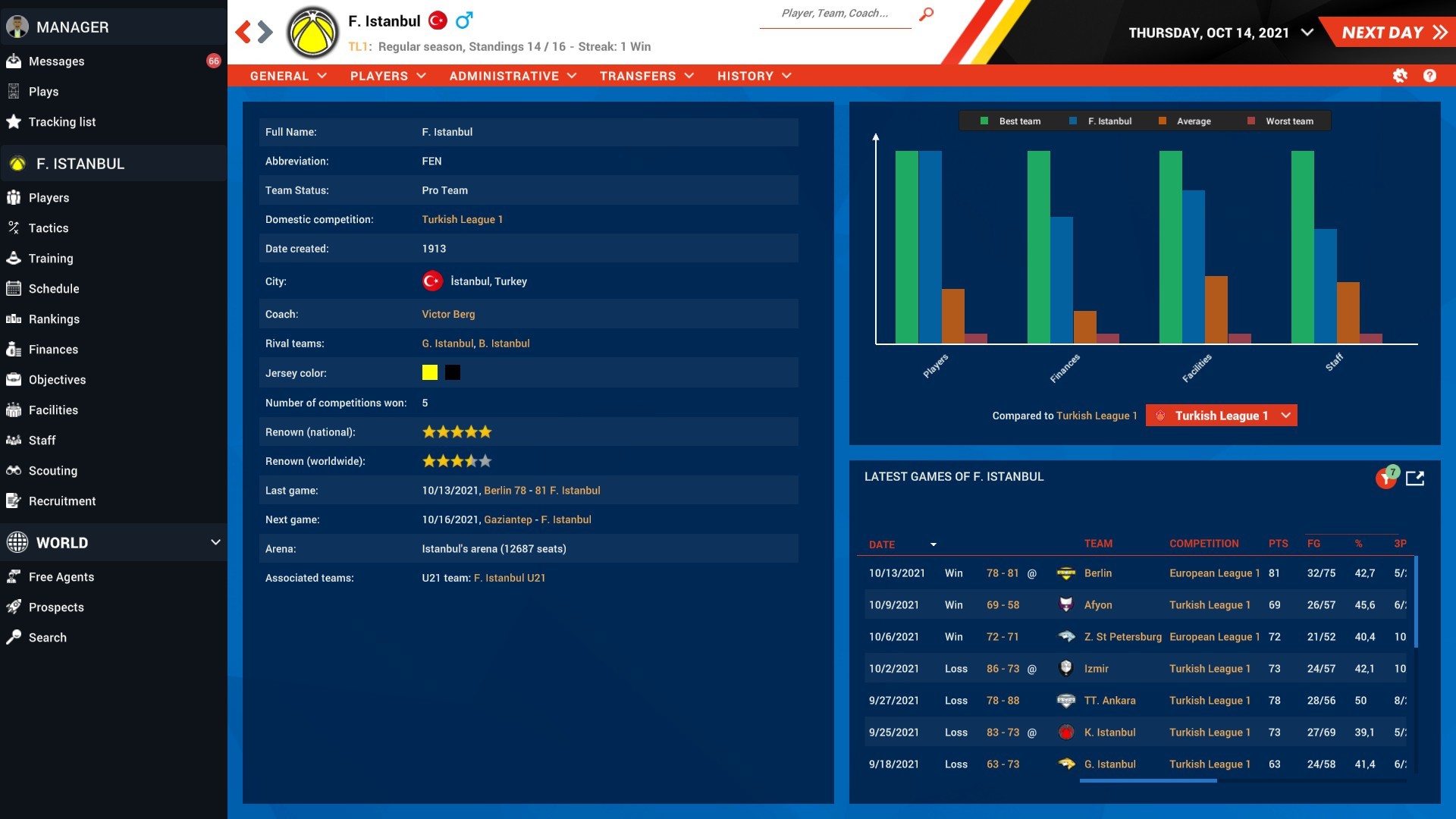
Task: Open the Administrative menu
Action: pos(513,76)
